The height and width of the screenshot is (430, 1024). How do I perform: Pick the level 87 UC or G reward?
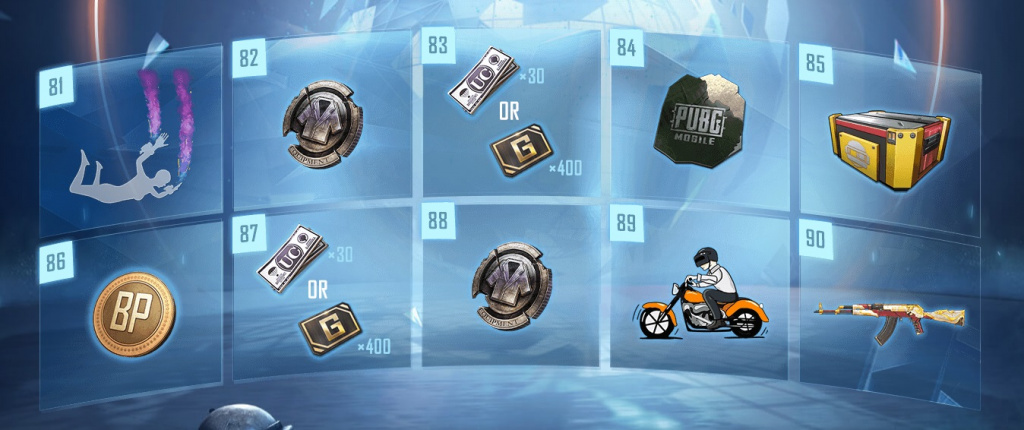tap(320, 297)
